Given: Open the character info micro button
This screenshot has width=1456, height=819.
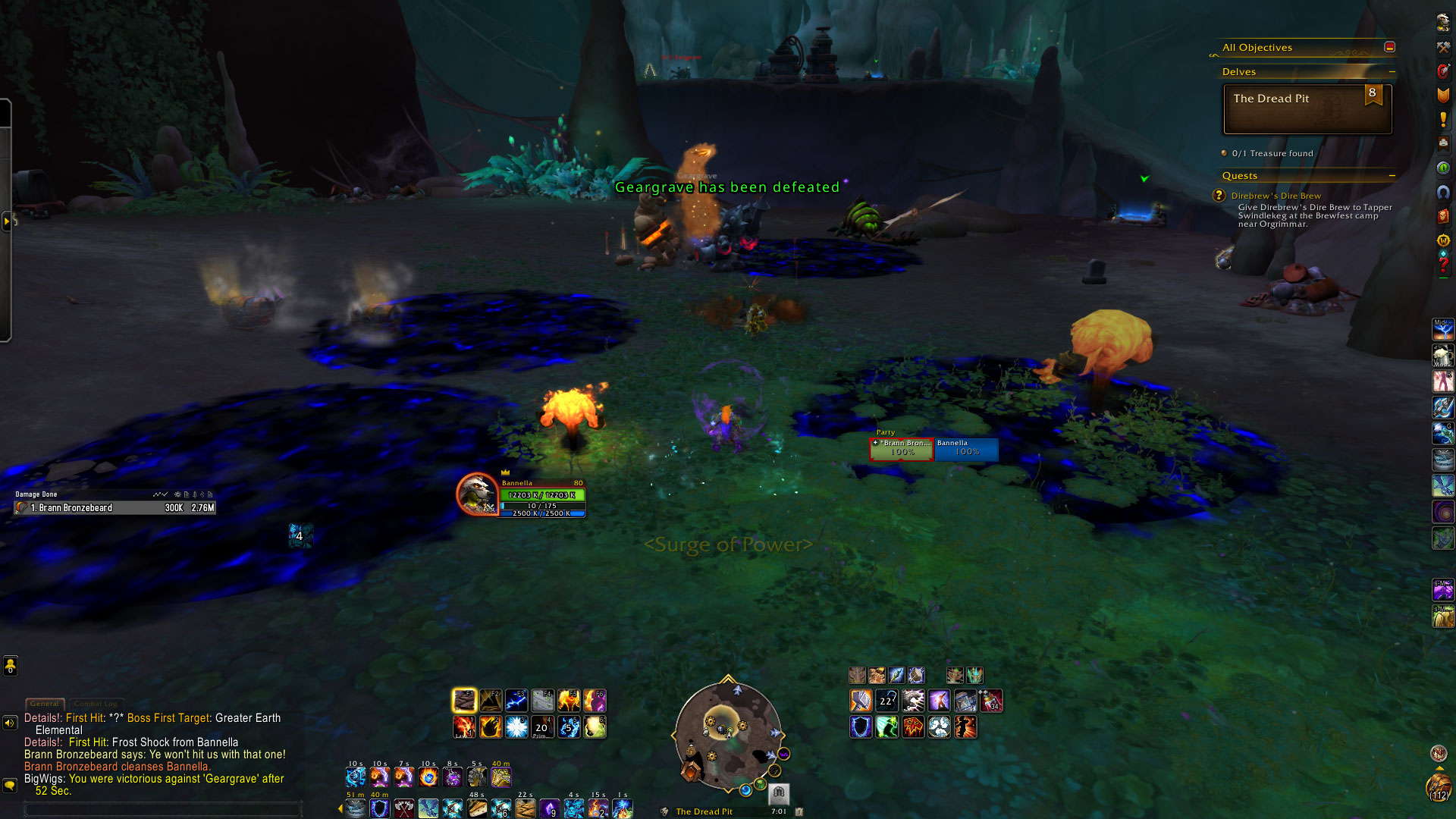Looking at the screenshot, I should coord(1443,22).
